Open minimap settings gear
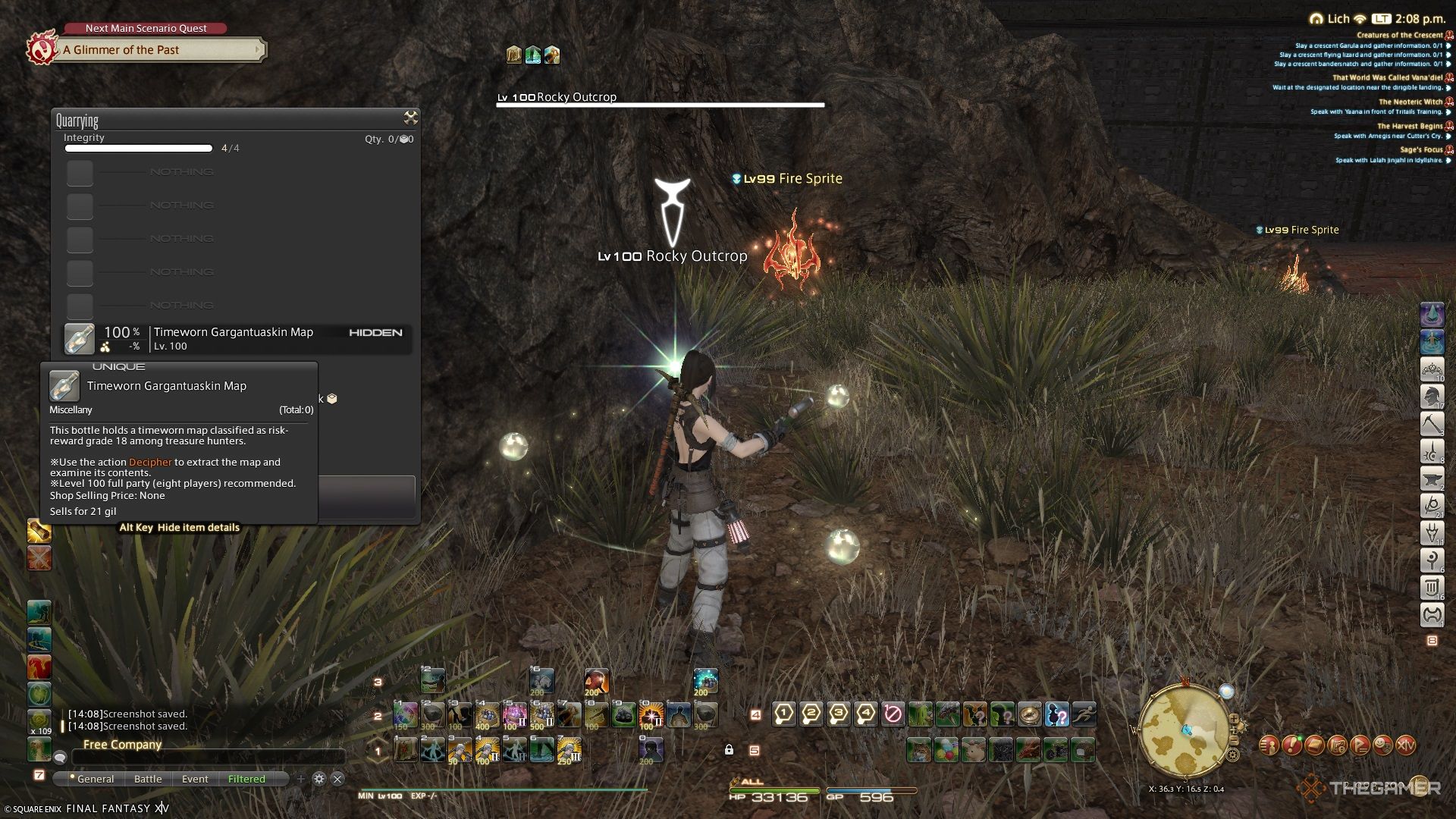Image resolution: width=1456 pixels, height=819 pixels. tap(1233, 755)
